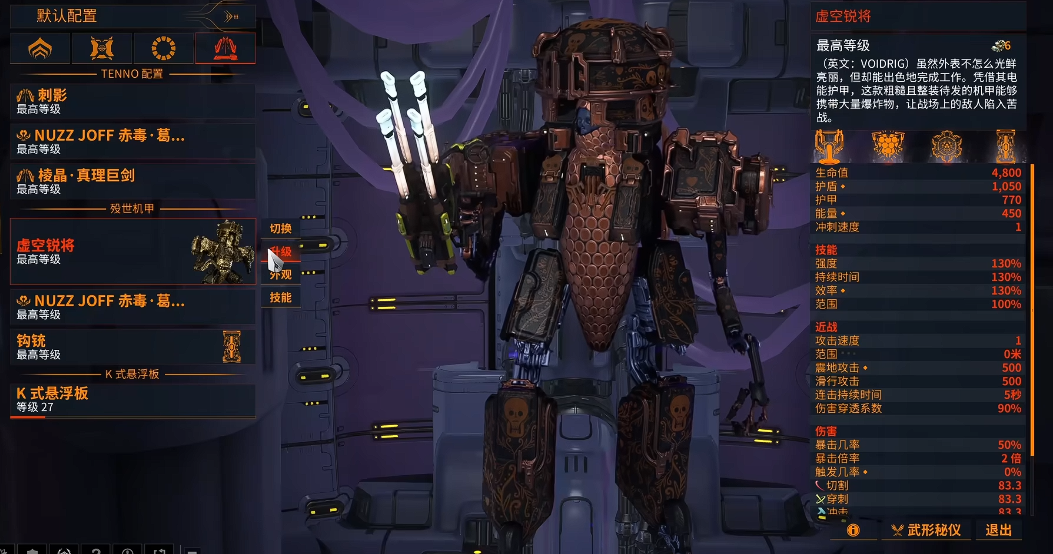
Task: Open the highlighted orange loadout tab
Action: click(225, 47)
